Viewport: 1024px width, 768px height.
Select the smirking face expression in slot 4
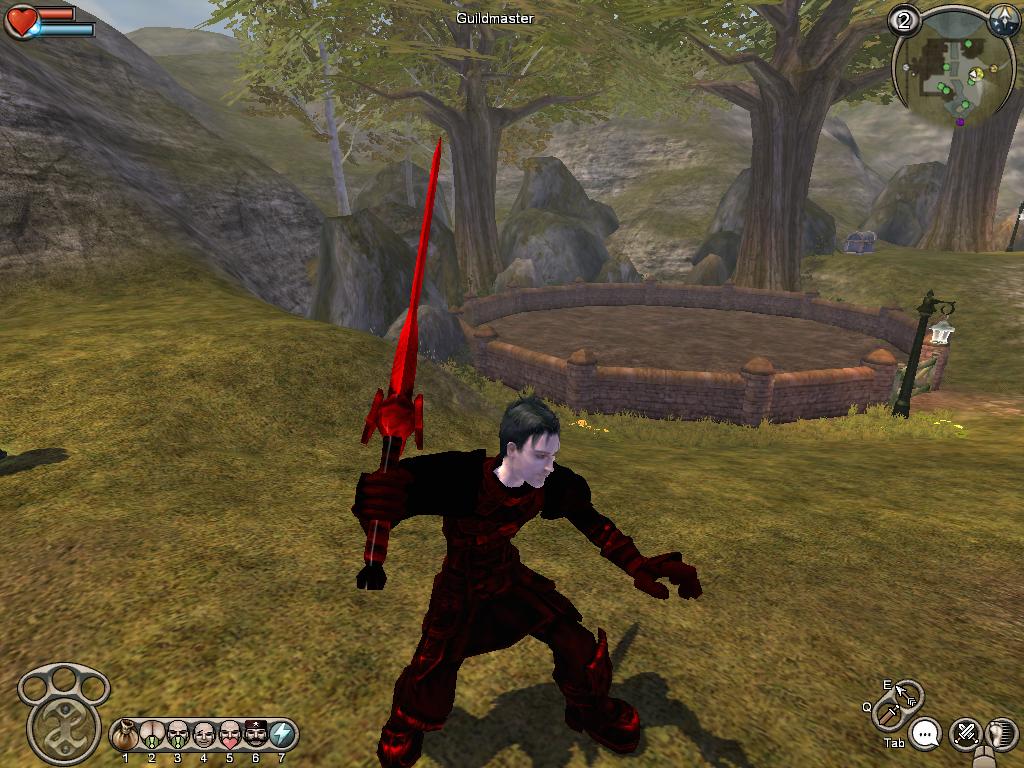(204, 735)
